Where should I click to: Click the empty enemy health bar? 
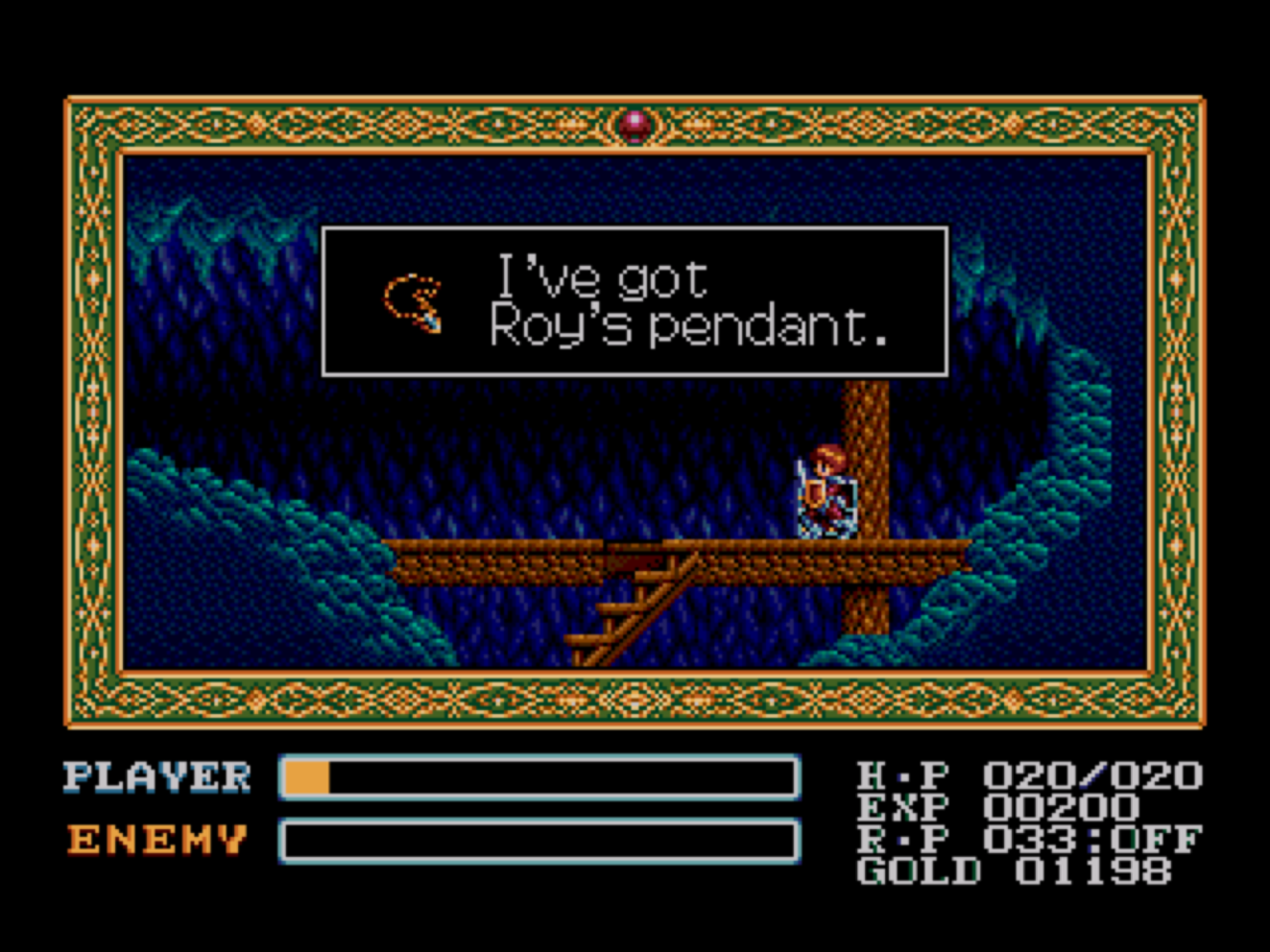(541, 840)
